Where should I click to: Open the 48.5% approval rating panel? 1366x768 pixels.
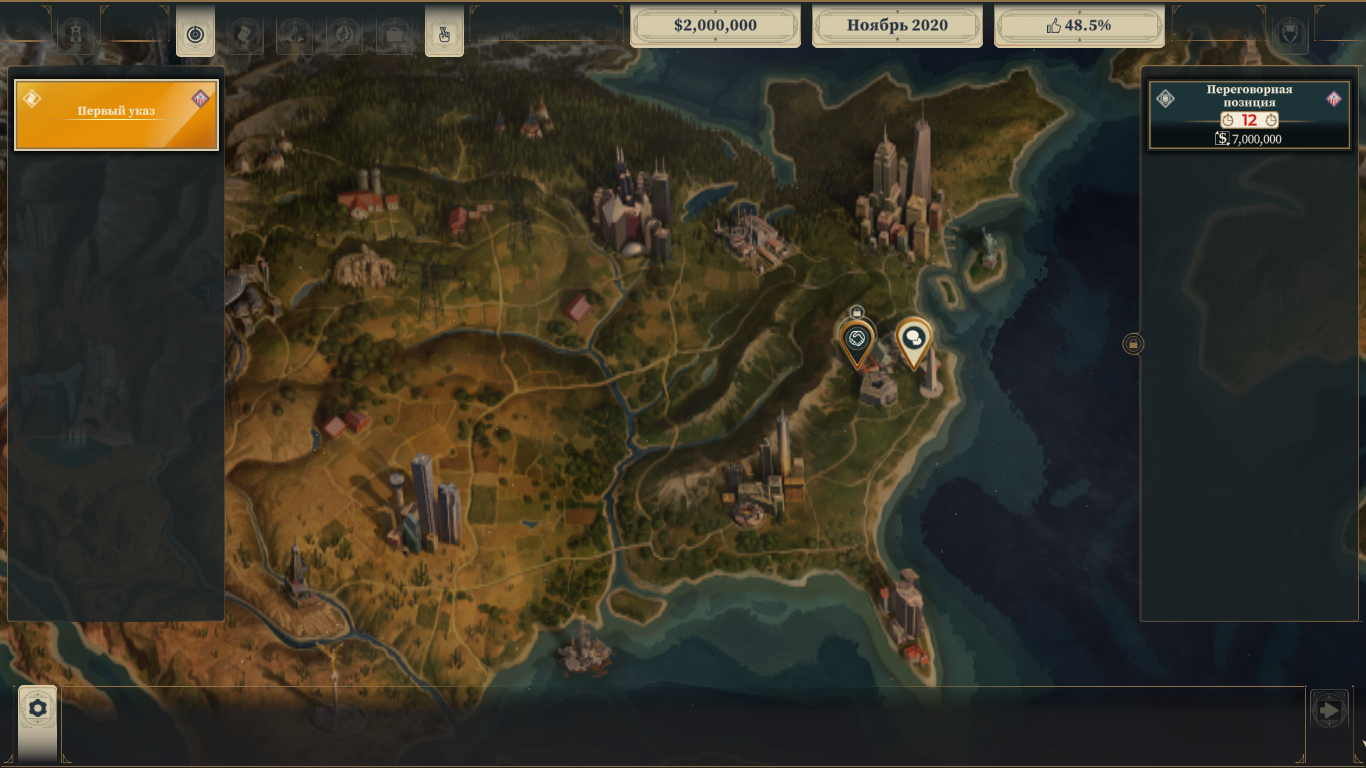pos(1079,26)
